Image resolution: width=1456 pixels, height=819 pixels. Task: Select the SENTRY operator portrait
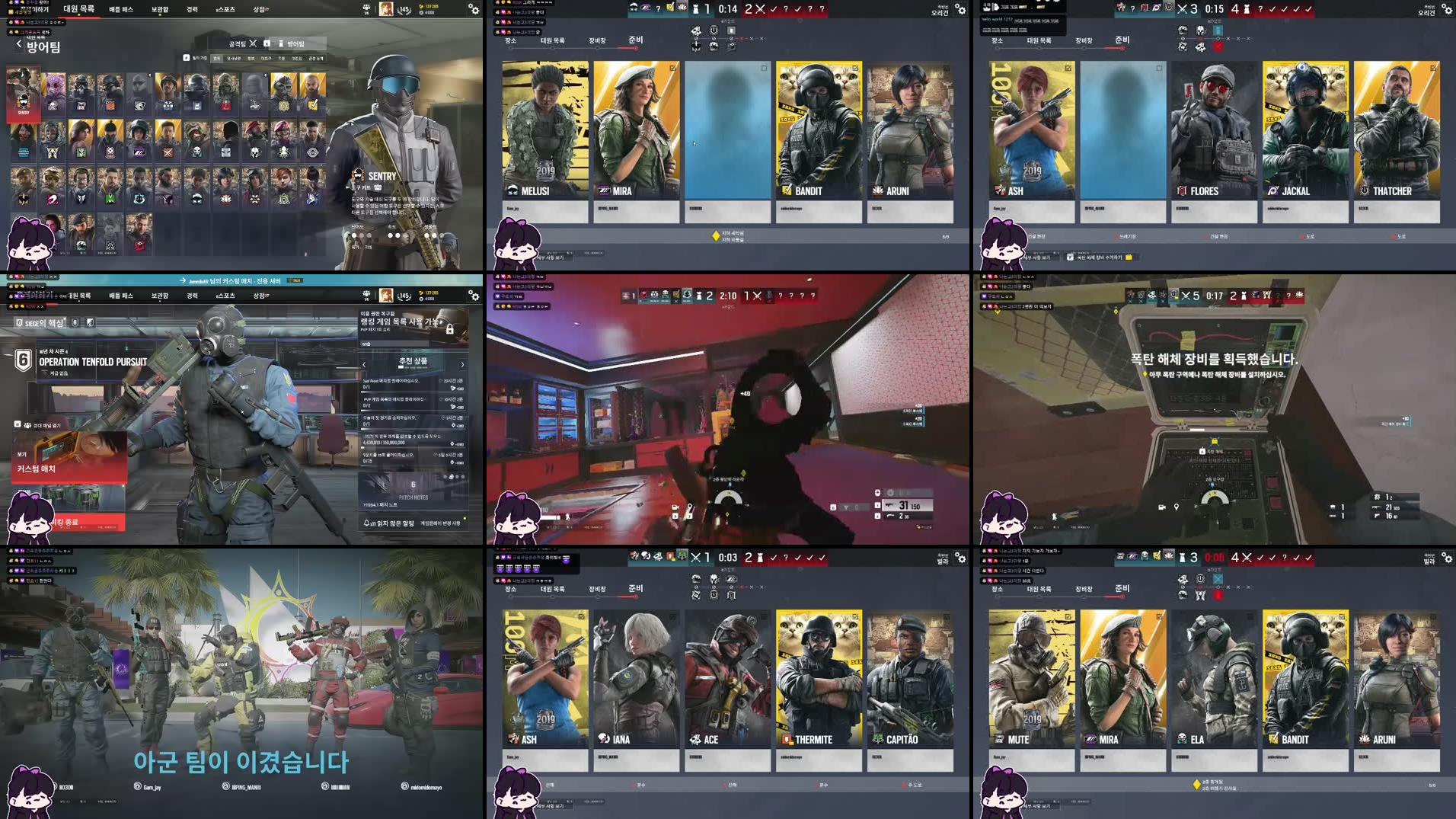tap(22, 93)
